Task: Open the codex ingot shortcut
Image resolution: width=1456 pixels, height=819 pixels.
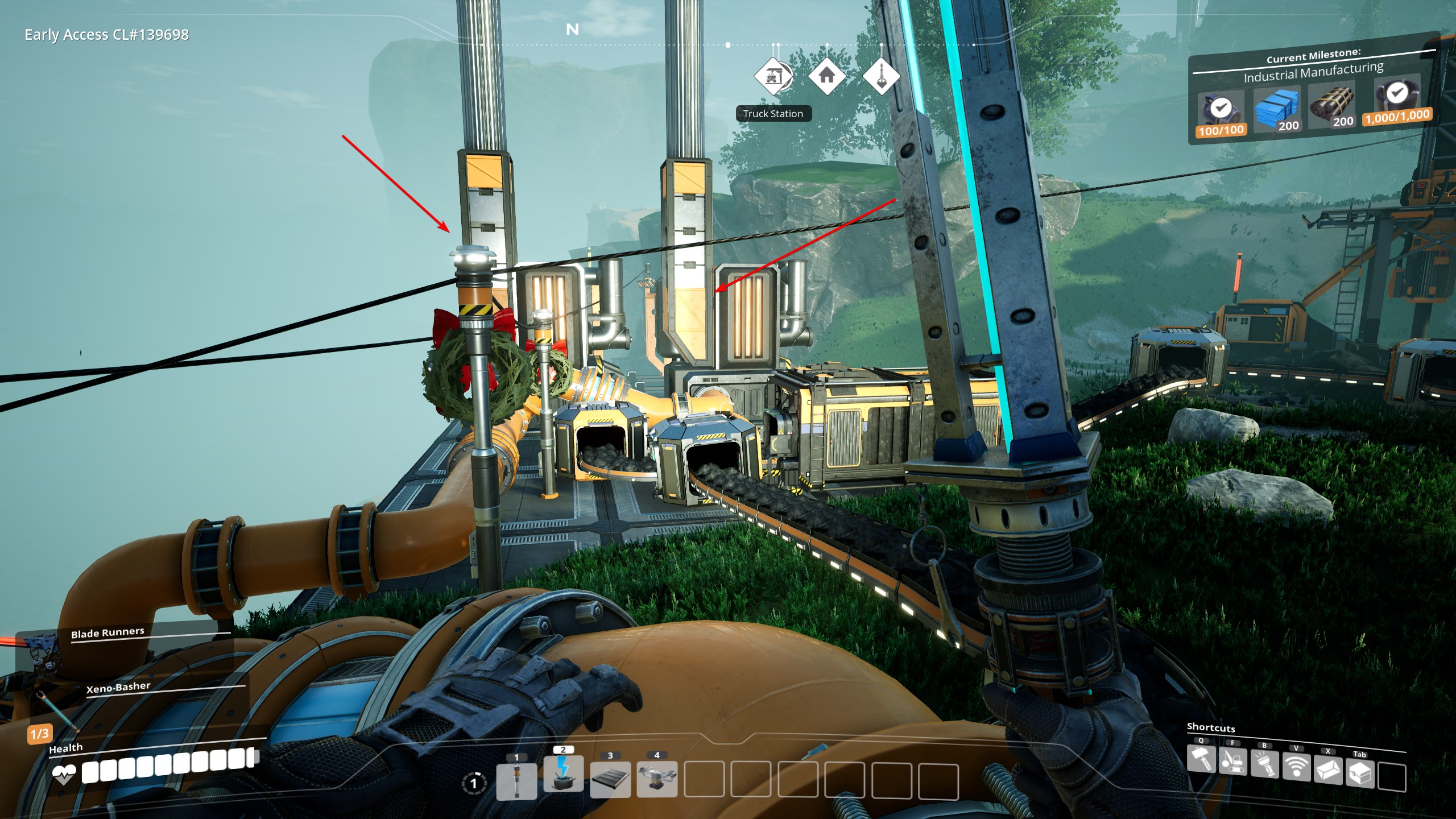Action: [x=1328, y=771]
